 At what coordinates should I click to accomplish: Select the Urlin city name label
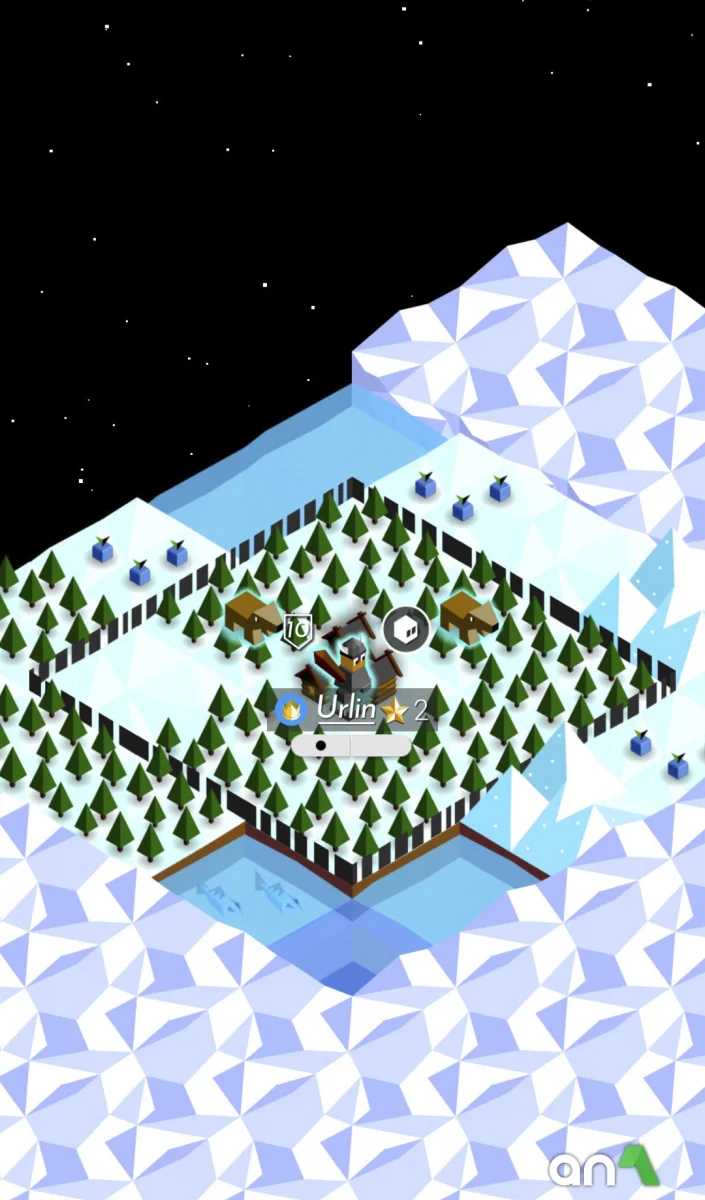(346, 709)
